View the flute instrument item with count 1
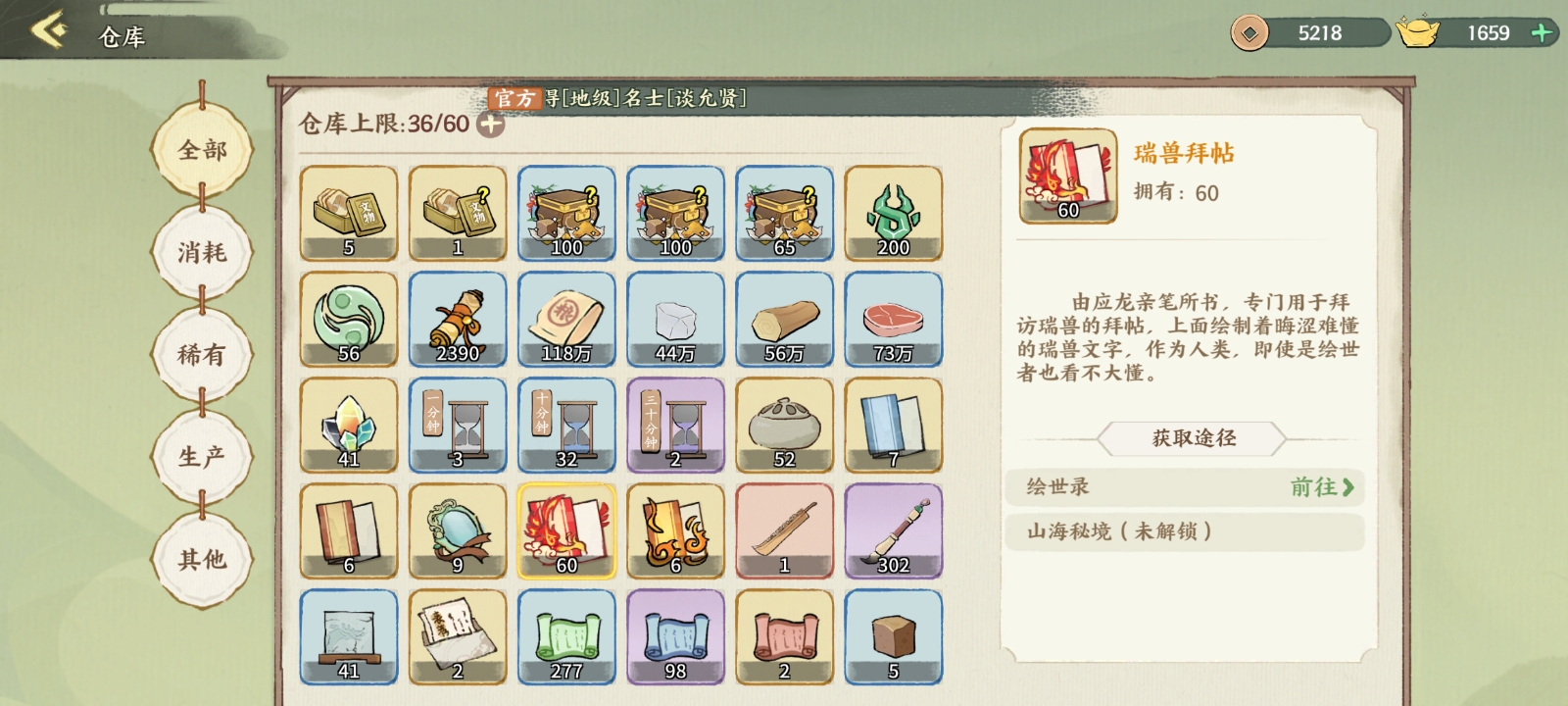1568x706 pixels. click(x=784, y=530)
